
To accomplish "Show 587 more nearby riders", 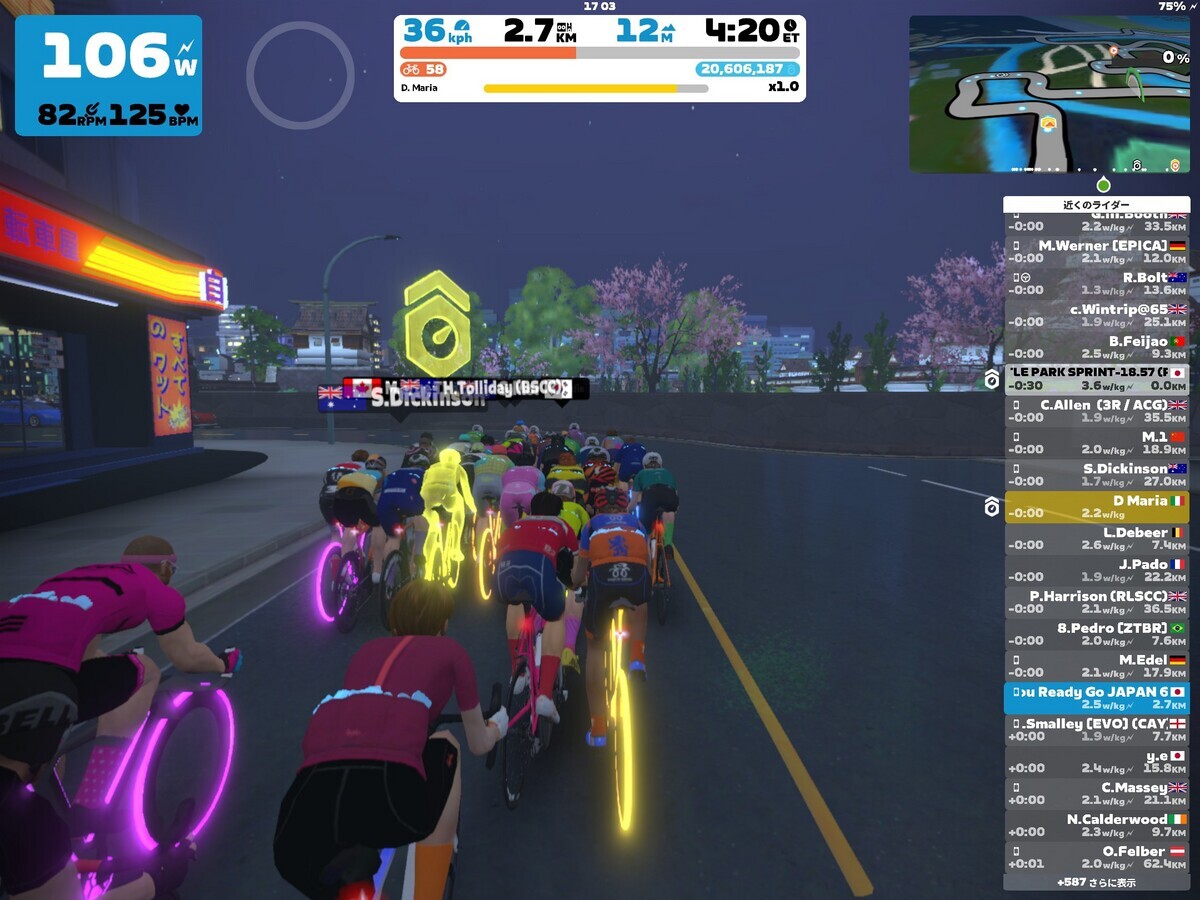I will 1096,883.
